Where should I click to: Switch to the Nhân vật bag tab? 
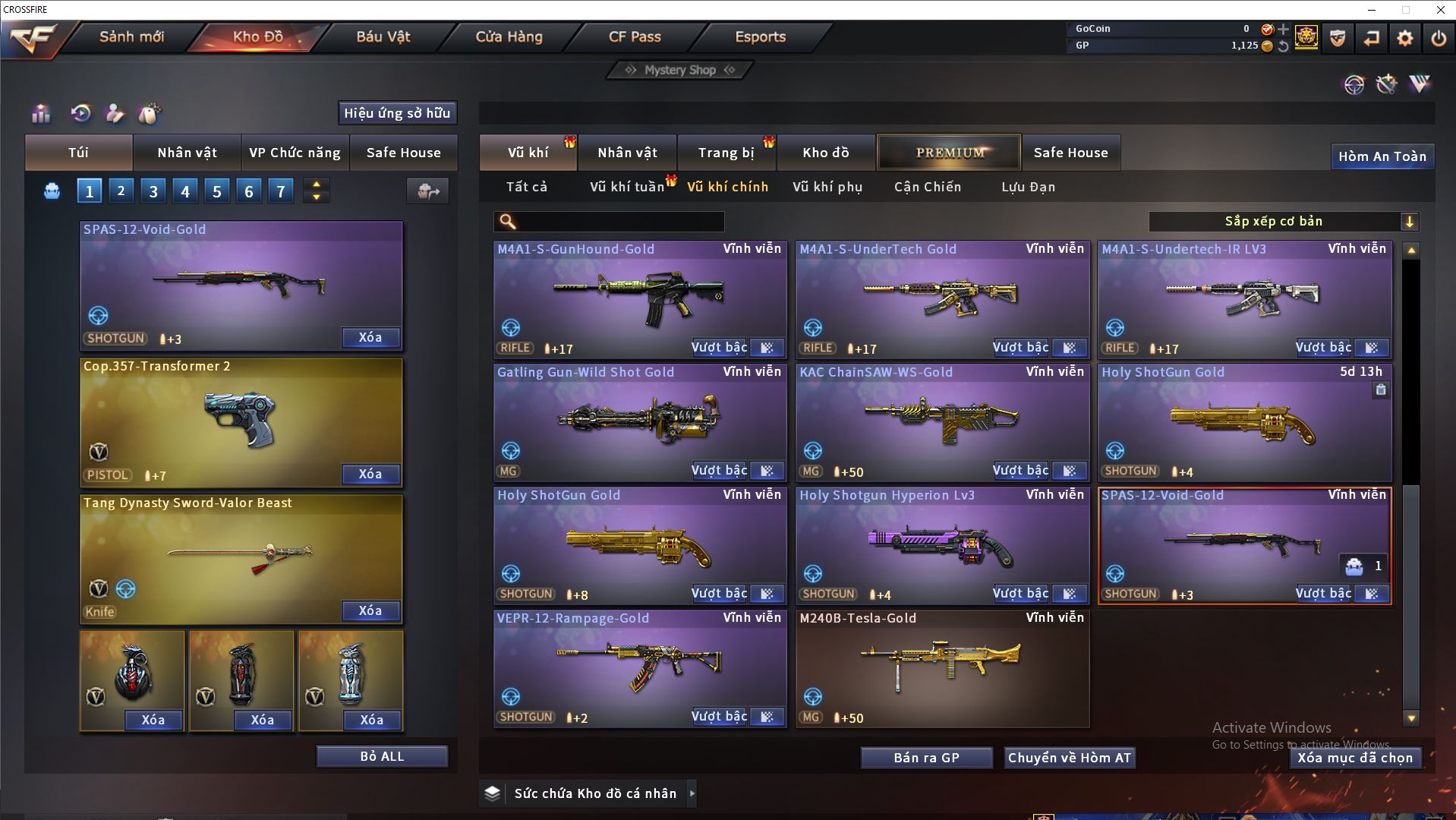187,153
